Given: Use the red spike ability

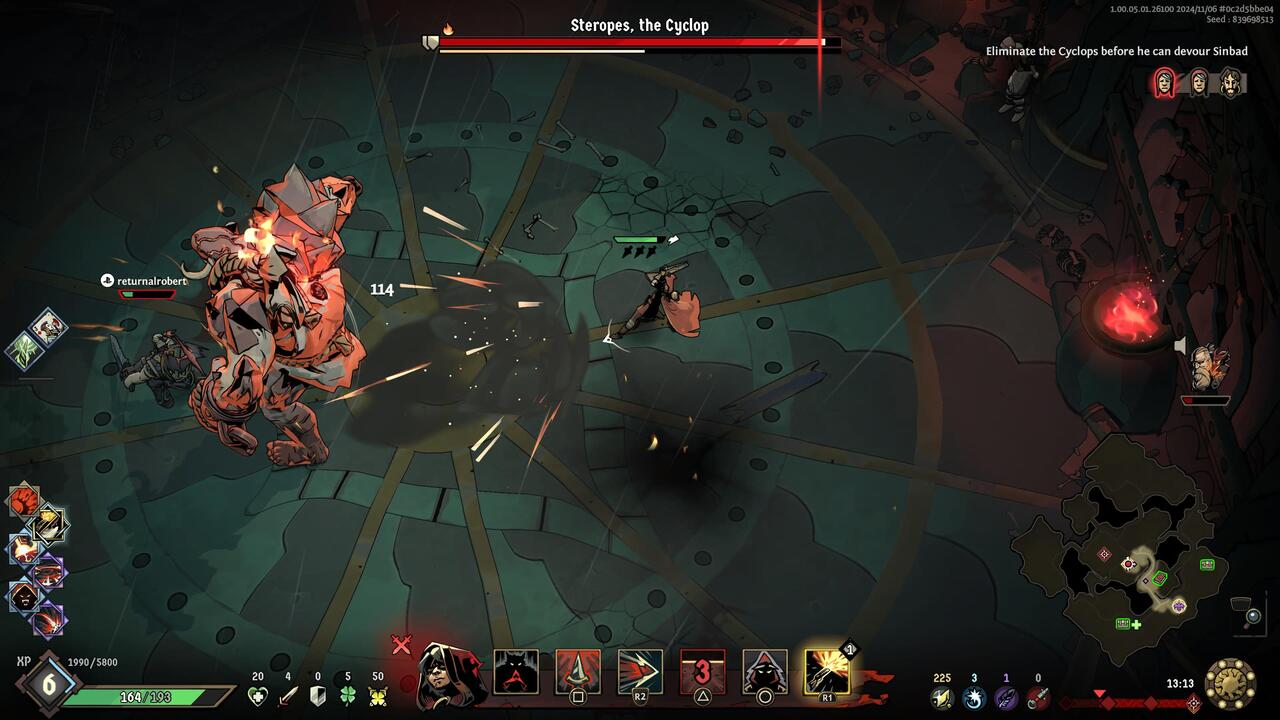Looking at the screenshot, I should pos(578,672).
